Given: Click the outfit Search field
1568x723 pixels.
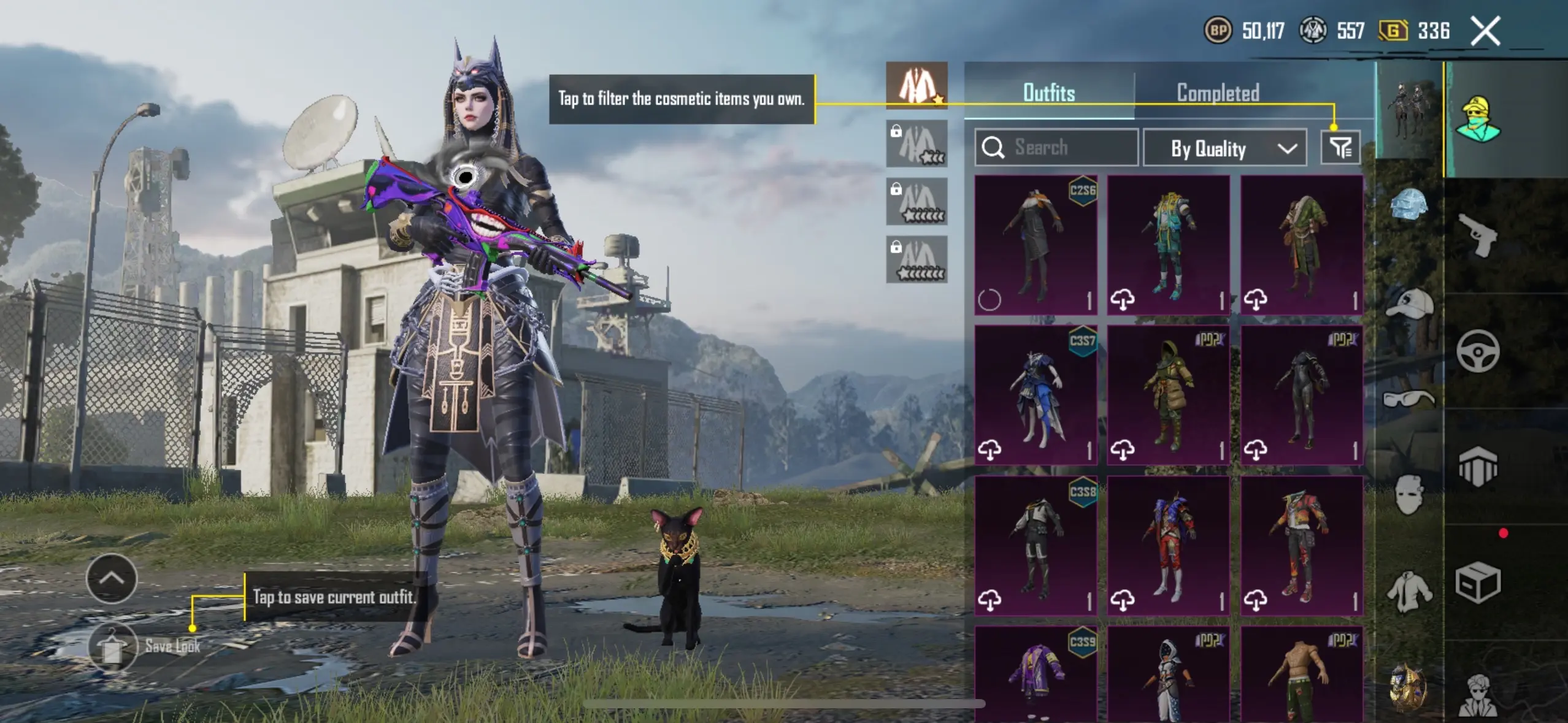Looking at the screenshot, I should pyautogui.click(x=1056, y=148).
